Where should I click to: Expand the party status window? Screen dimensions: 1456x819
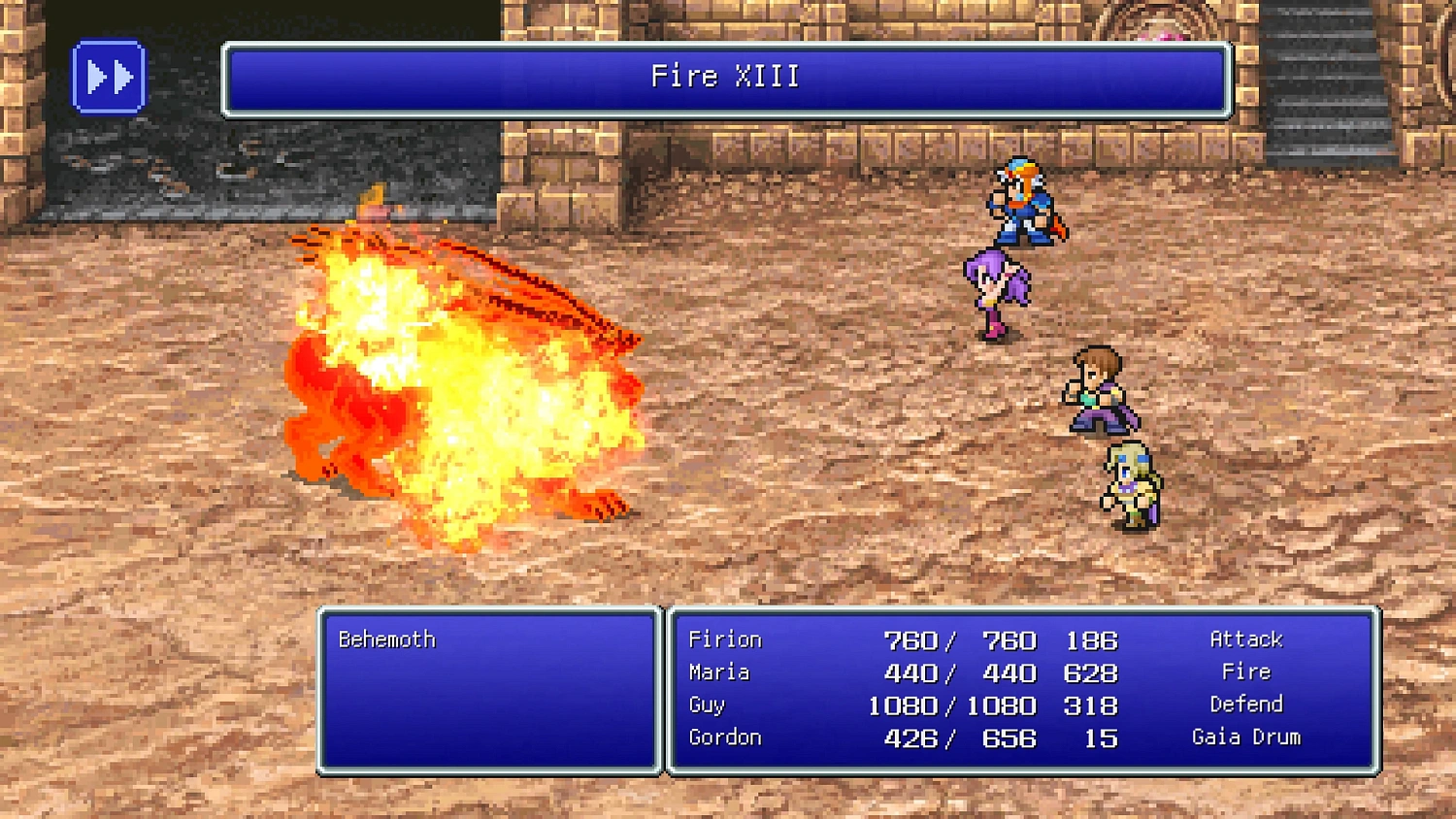1019,691
